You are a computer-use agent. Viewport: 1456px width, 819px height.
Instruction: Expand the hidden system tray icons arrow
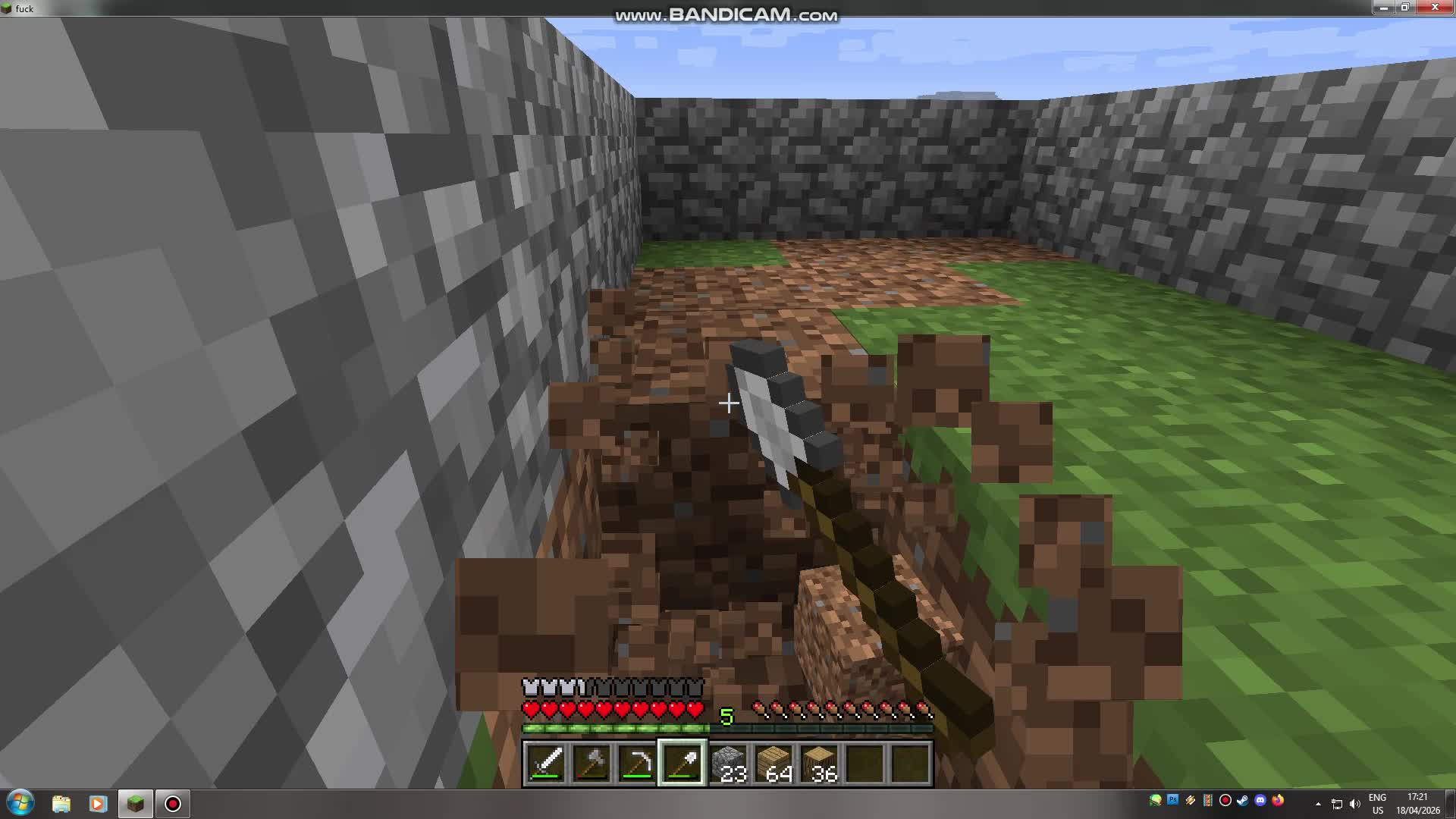(1318, 802)
